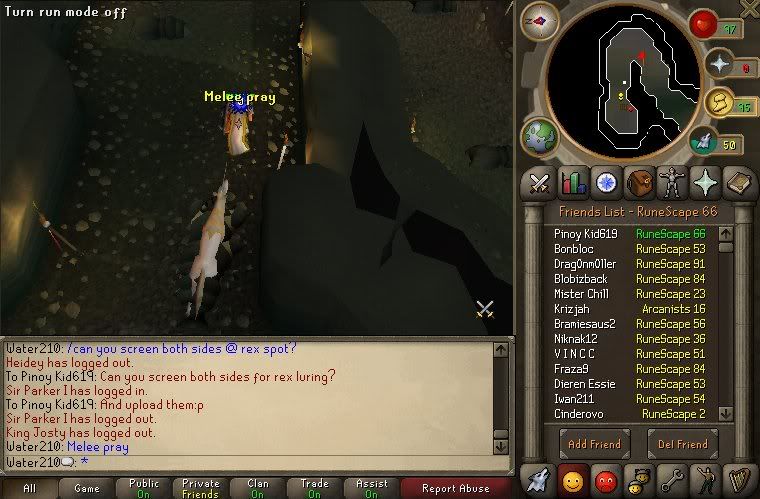Open the crossed swords Combat Styles tab
This screenshot has width=760, height=499.
click(541, 183)
